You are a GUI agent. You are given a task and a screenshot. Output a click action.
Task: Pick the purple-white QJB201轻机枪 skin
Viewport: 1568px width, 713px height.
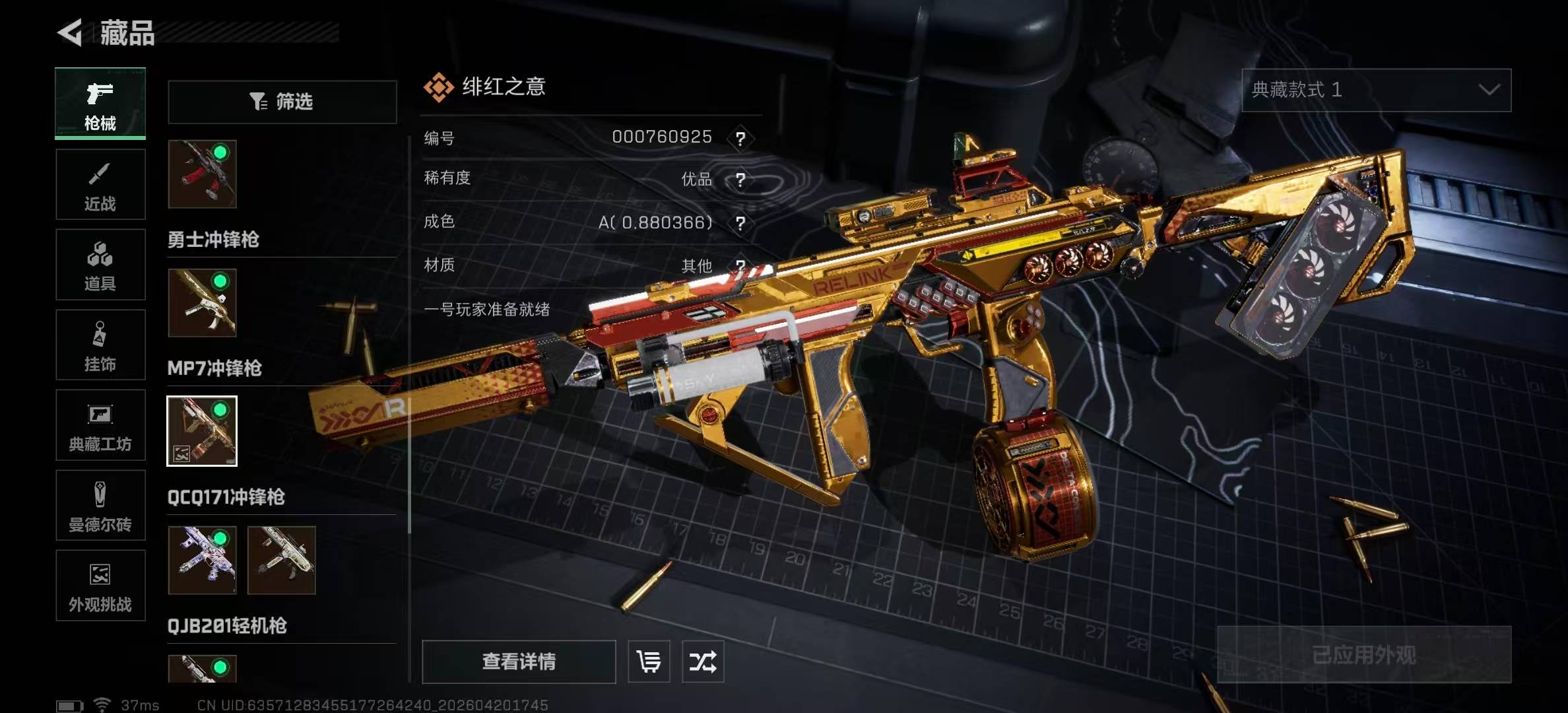(202, 560)
